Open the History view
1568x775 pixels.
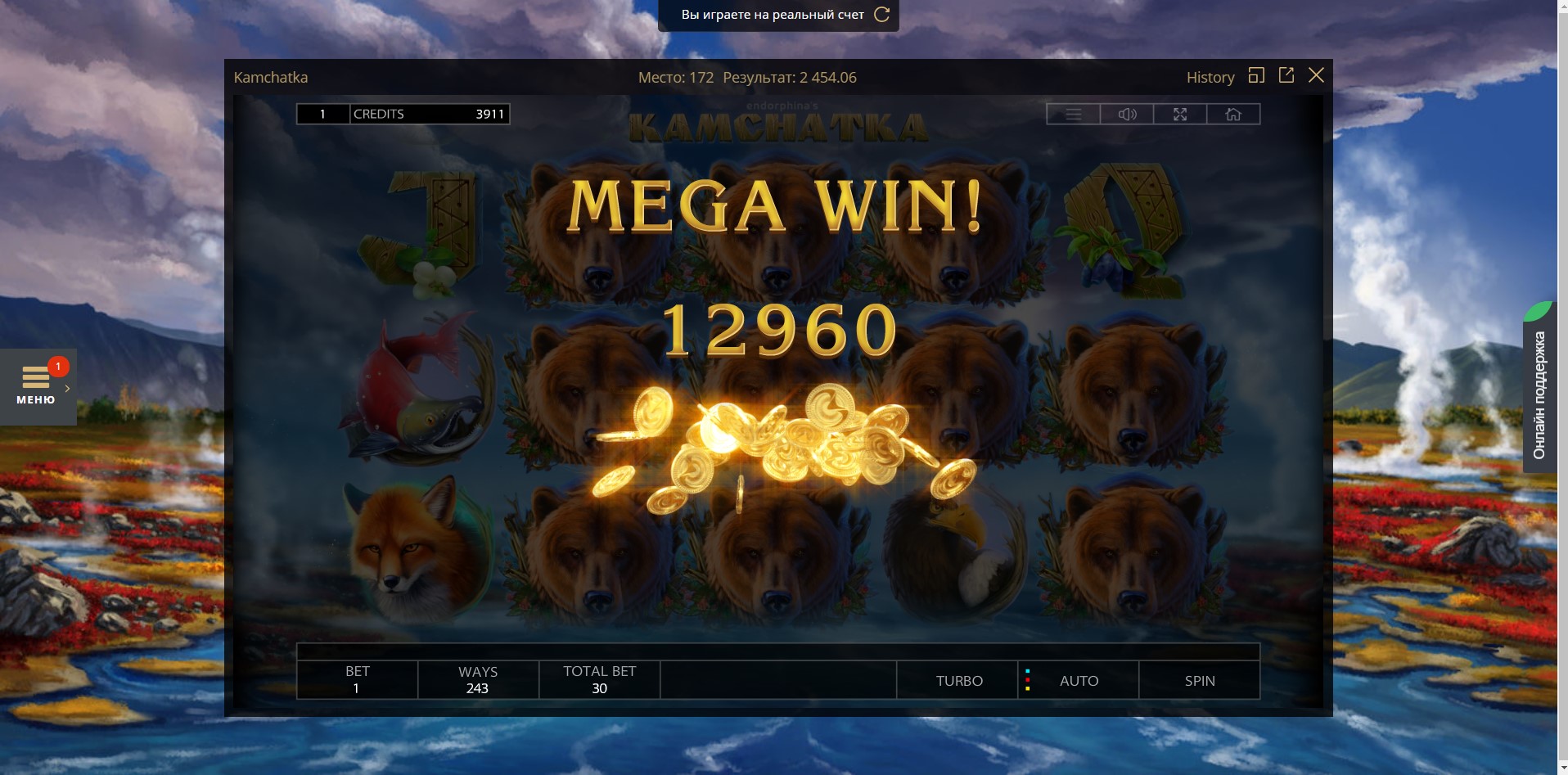click(1210, 77)
